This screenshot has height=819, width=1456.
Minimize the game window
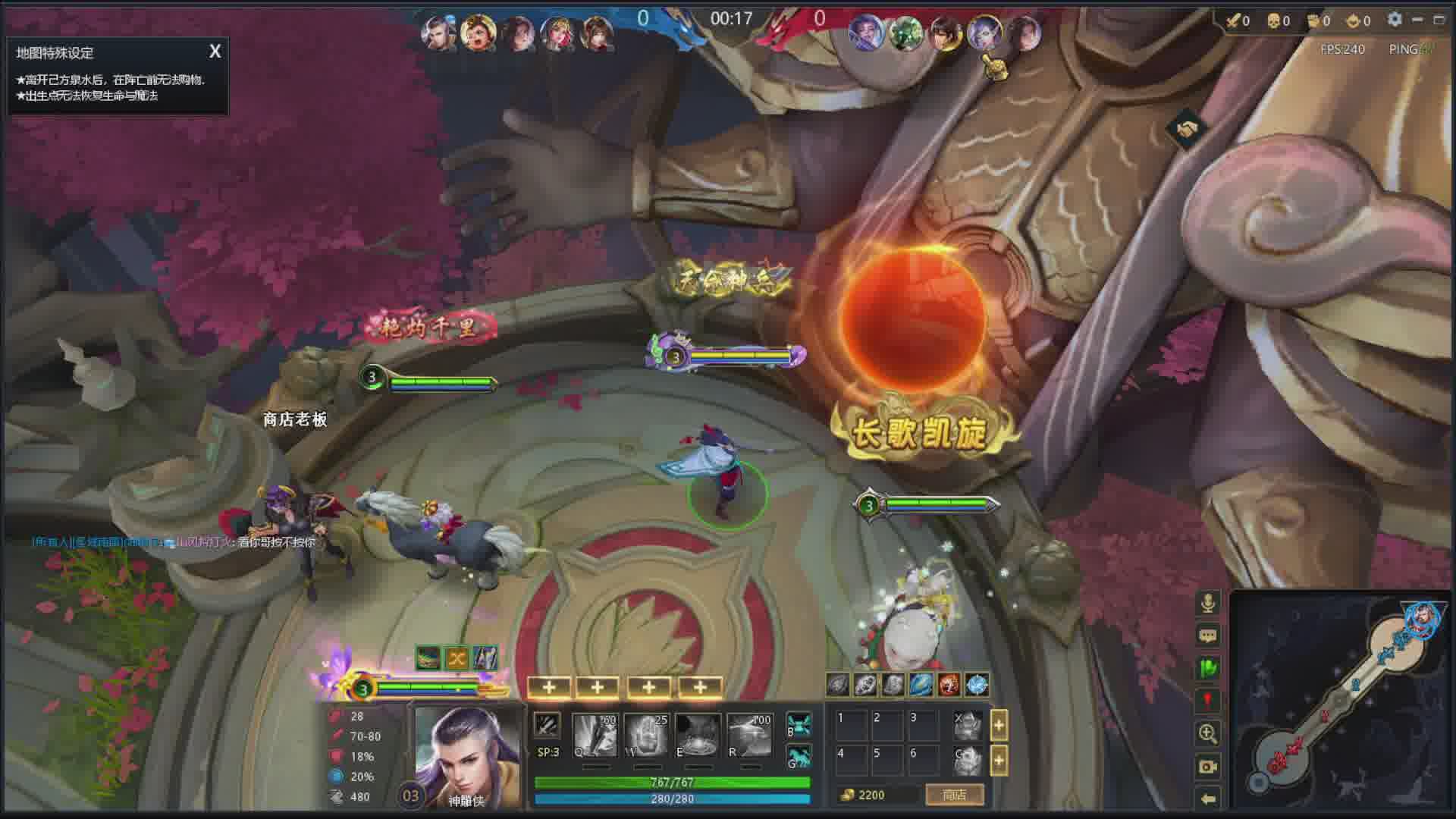tap(1417, 20)
